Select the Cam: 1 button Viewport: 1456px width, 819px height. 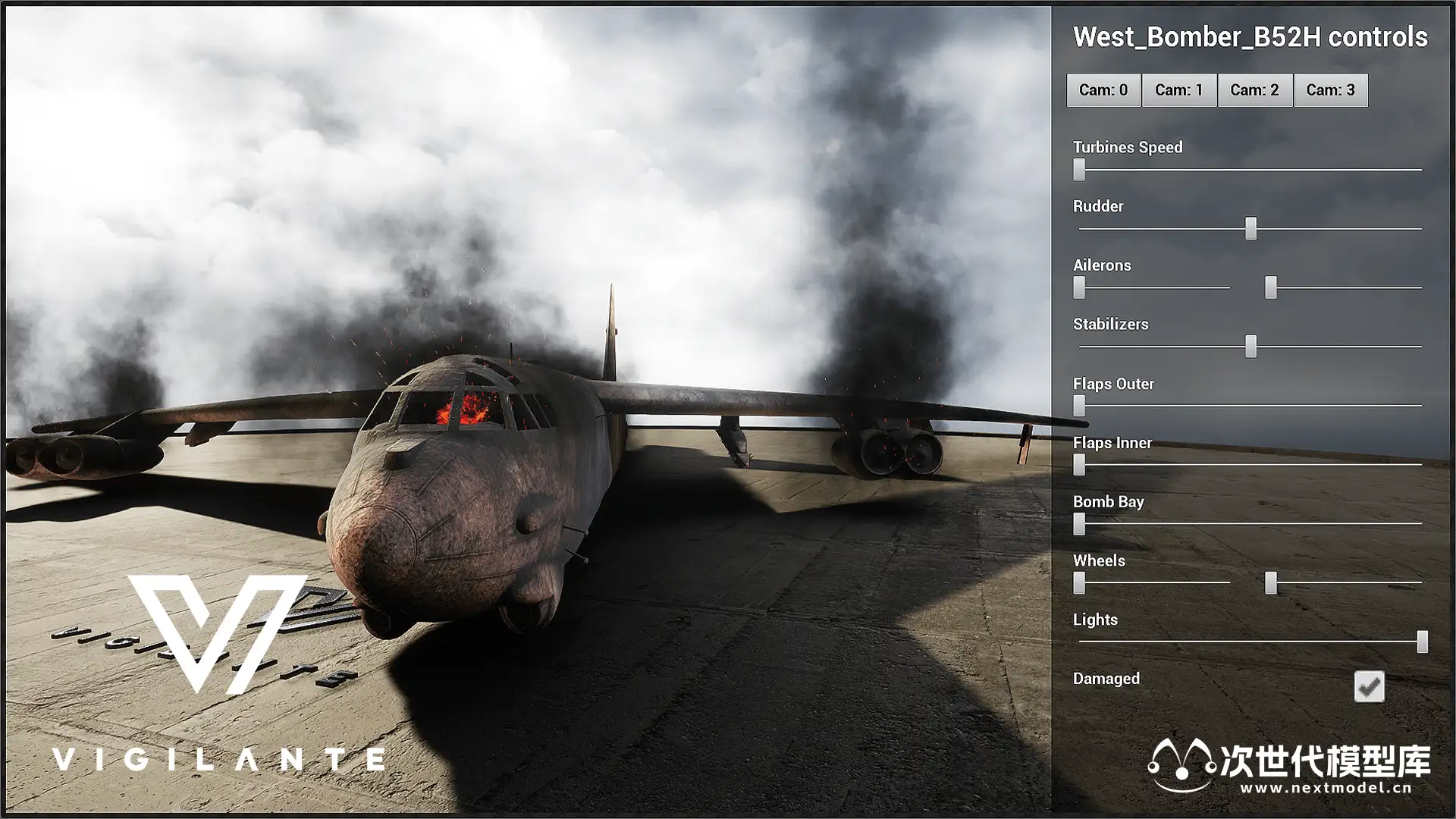[1179, 90]
